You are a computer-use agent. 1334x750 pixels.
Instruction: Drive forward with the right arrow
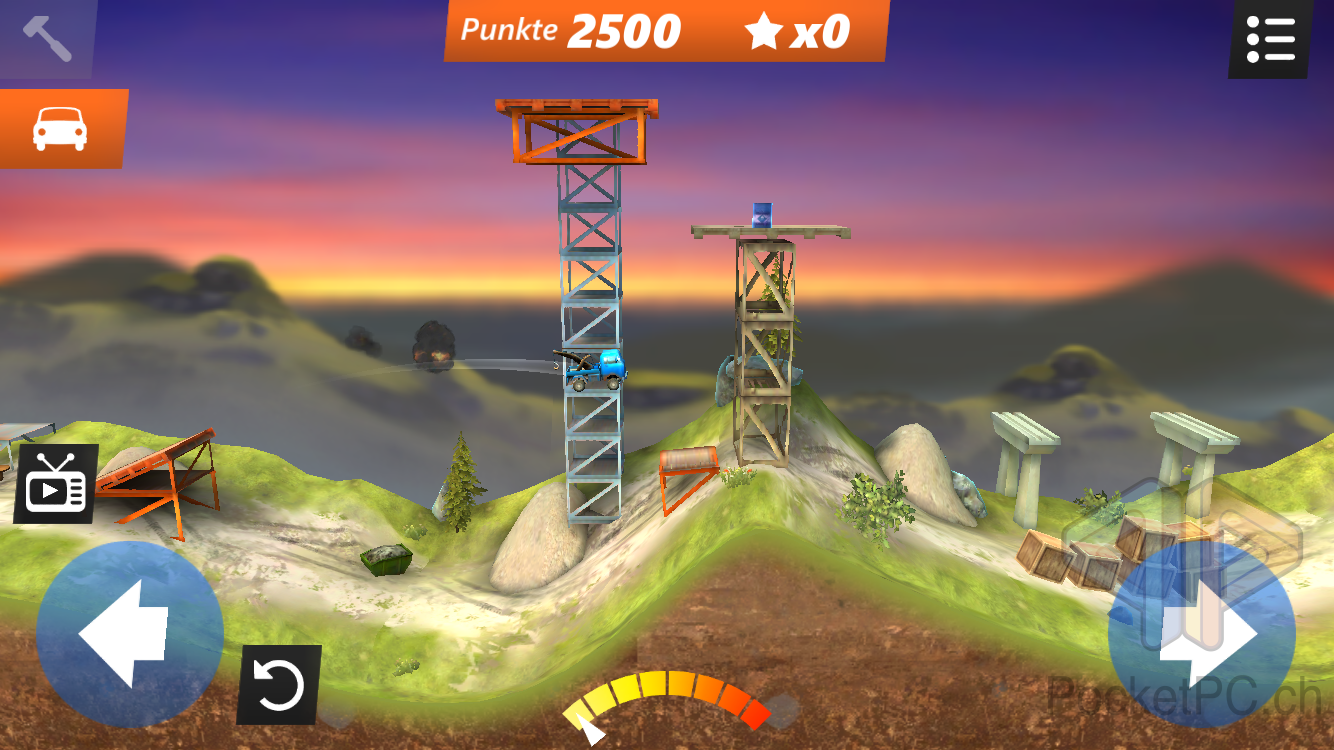[x=1202, y=635]
